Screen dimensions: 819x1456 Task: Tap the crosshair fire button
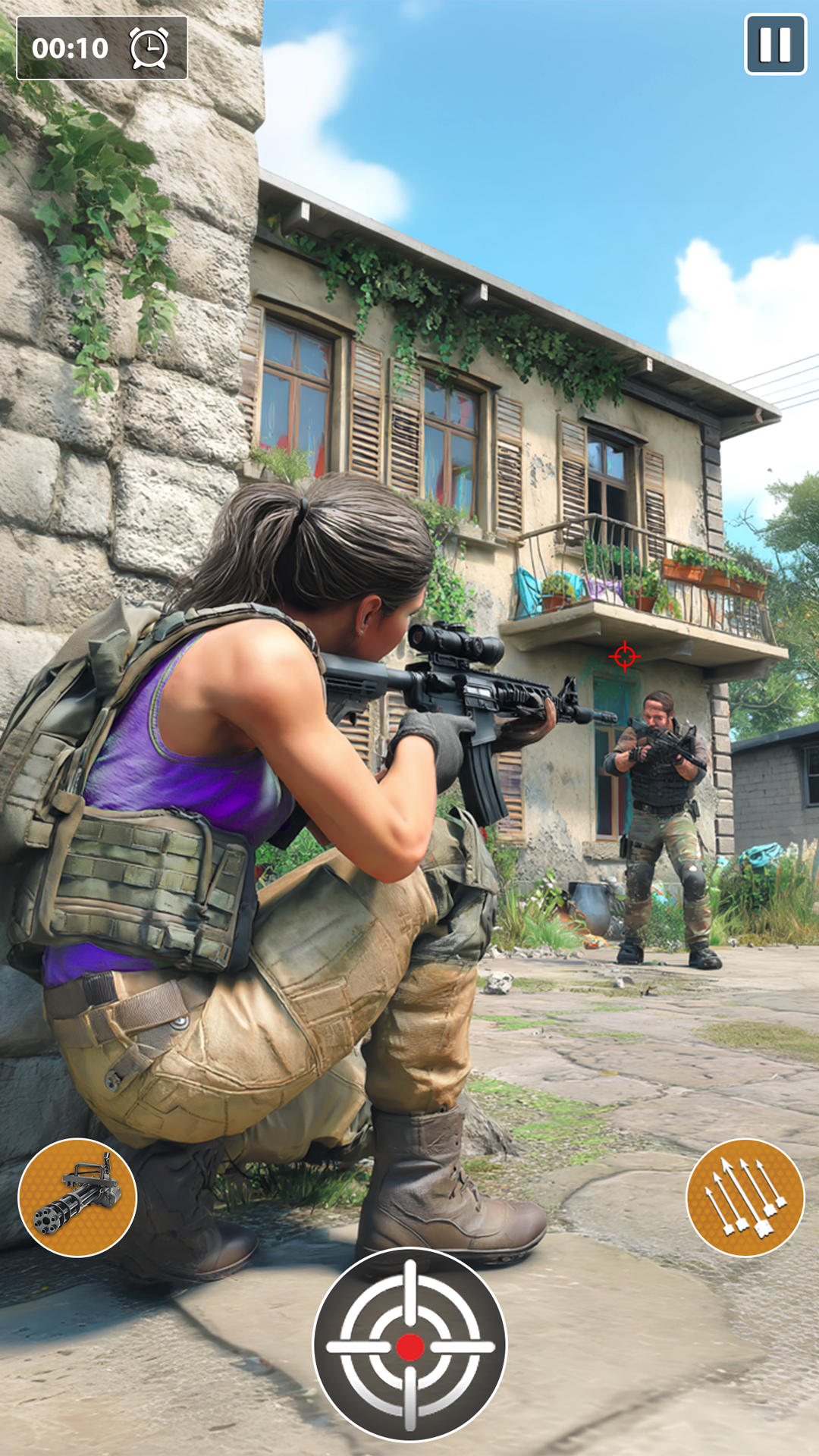coord(409,1345)
